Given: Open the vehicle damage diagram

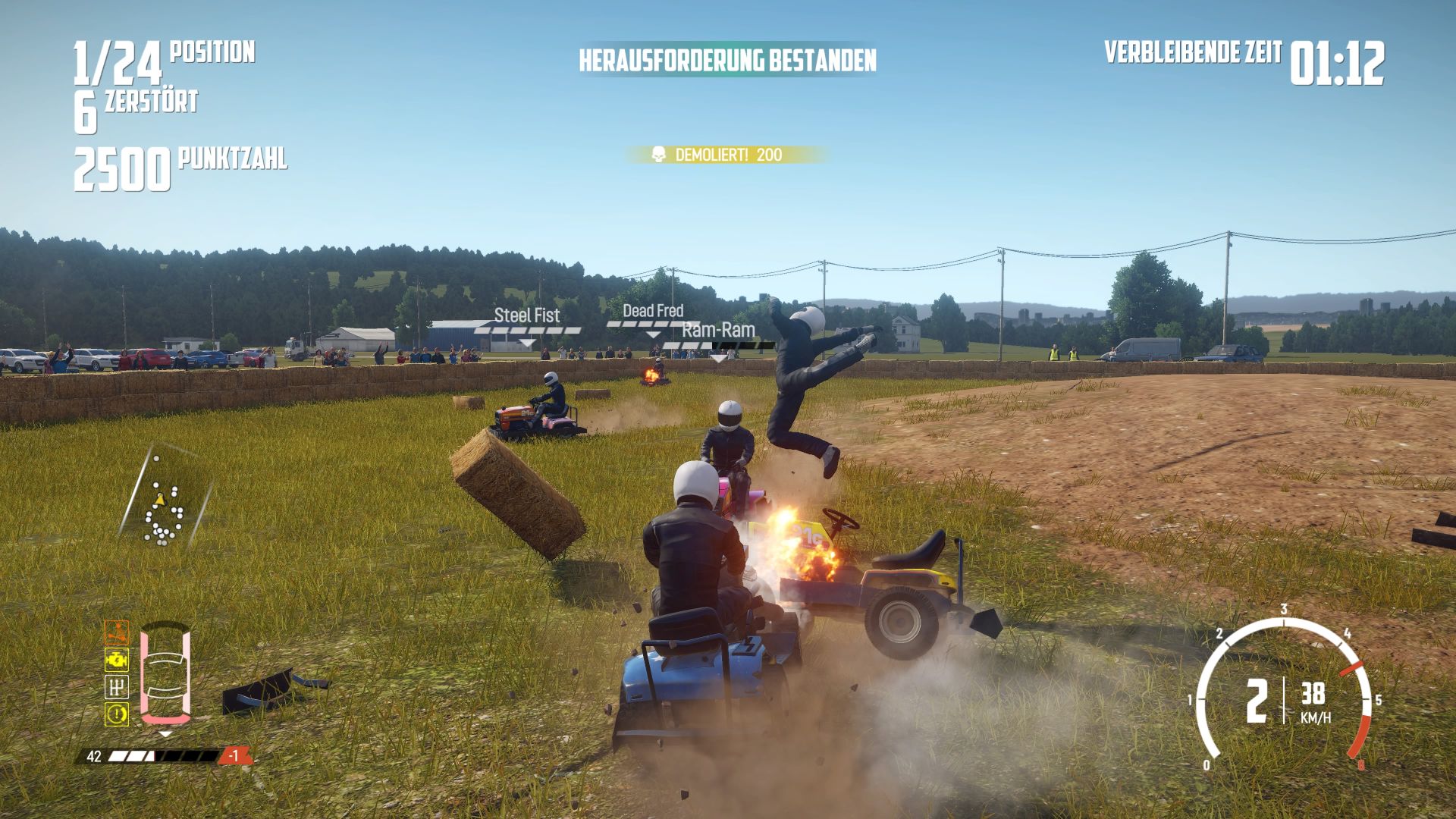Looking at the screenshot, I should (x=165, y=673).
